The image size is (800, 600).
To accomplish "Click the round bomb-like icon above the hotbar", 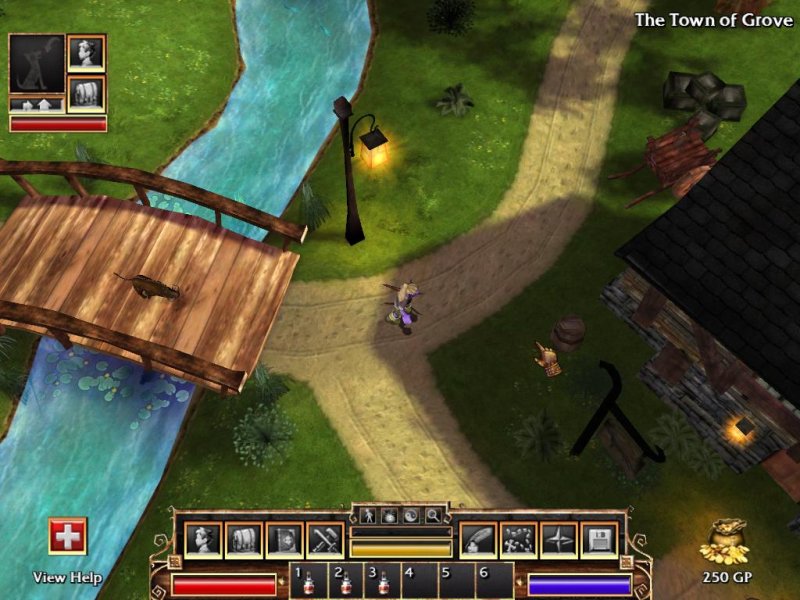I will [389, 516].
